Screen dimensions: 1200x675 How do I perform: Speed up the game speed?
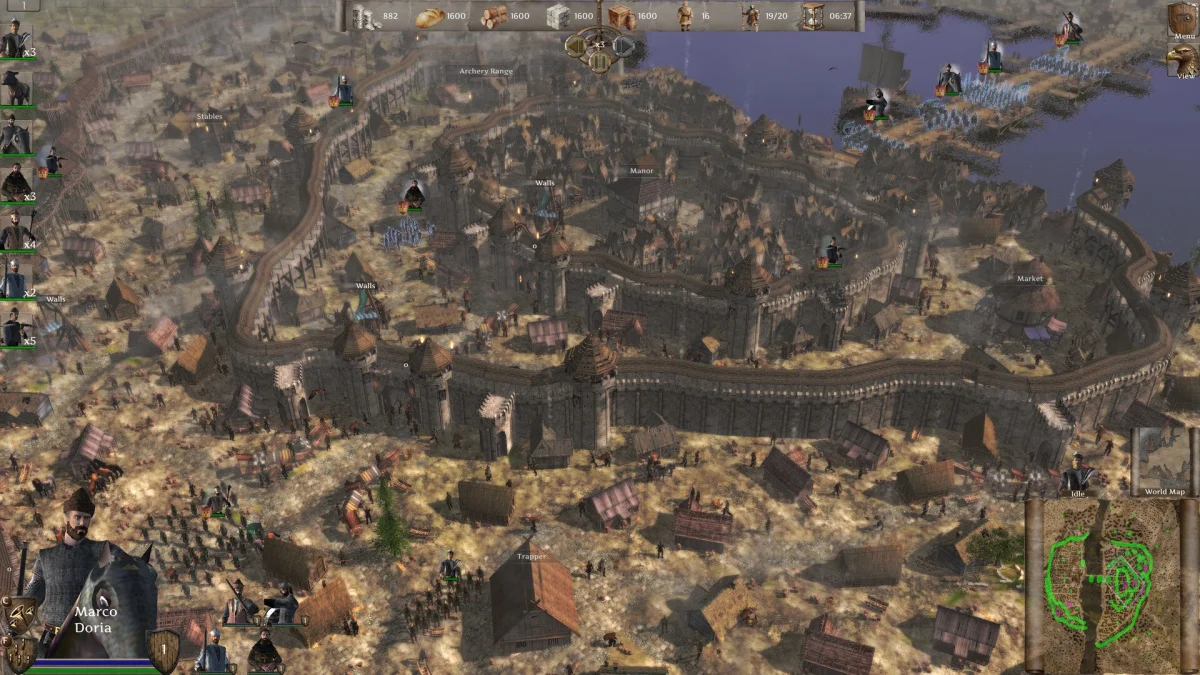click(623, 45)
